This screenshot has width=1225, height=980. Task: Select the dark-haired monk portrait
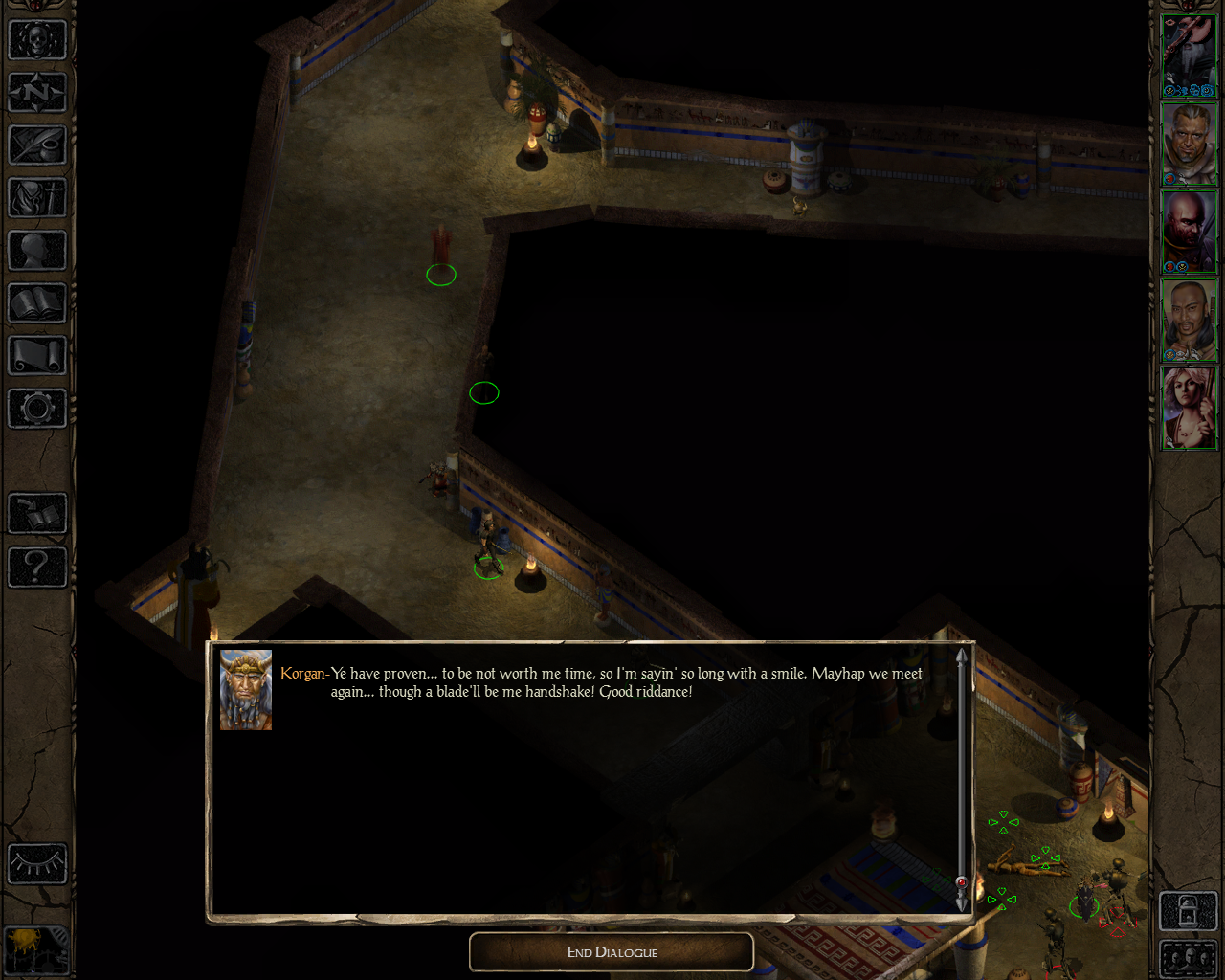[x=1189, y=320]
